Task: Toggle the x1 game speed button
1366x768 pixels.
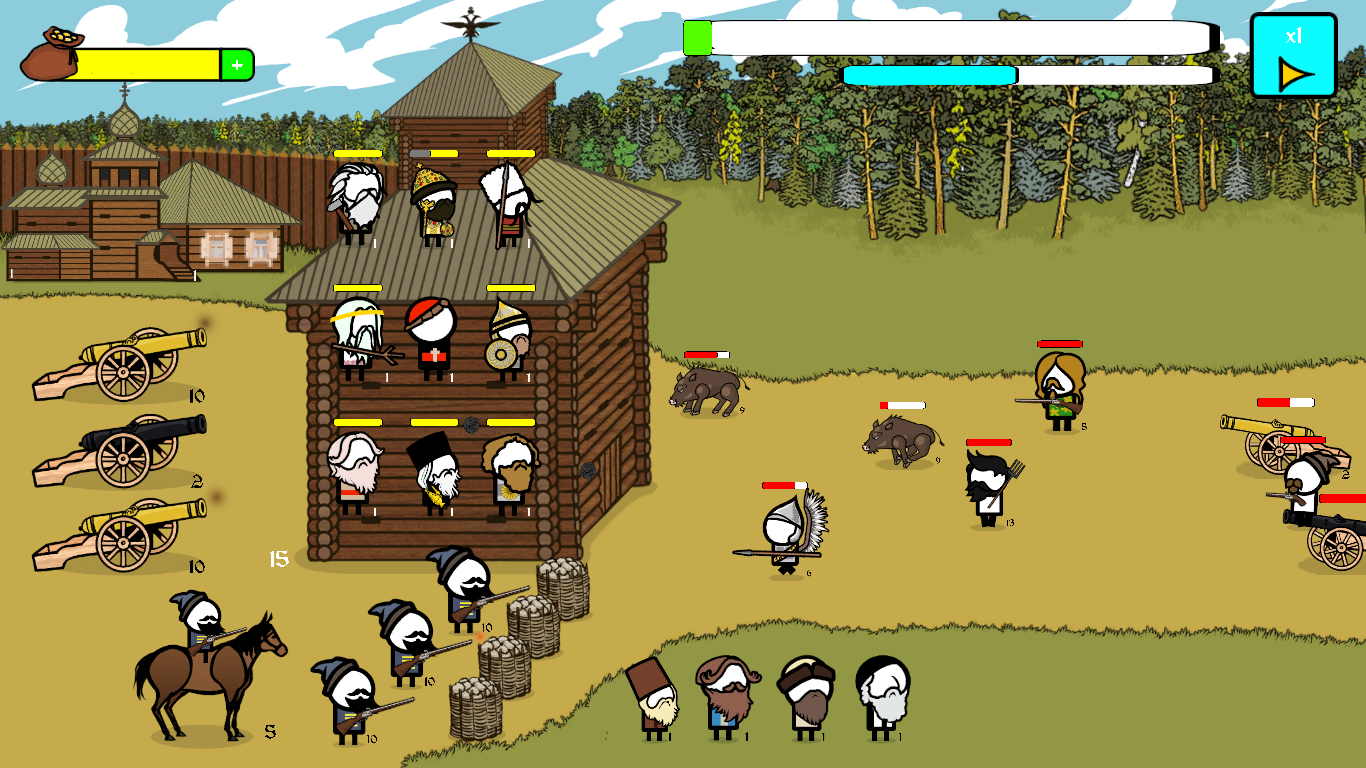Action: point(1293,56)
